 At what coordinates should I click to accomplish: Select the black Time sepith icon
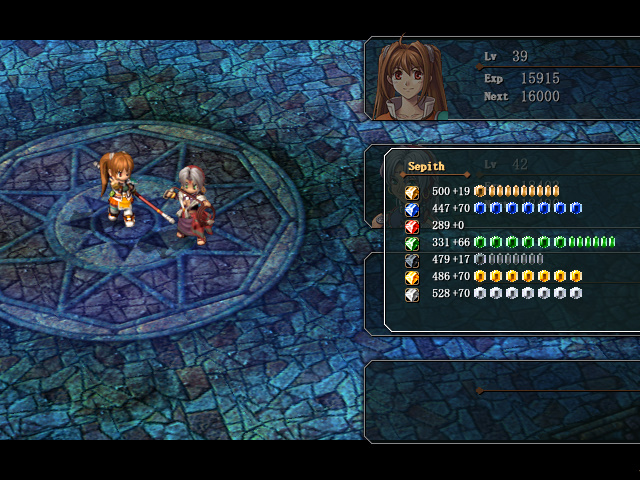pyautogui.click(x=411, y=260)
